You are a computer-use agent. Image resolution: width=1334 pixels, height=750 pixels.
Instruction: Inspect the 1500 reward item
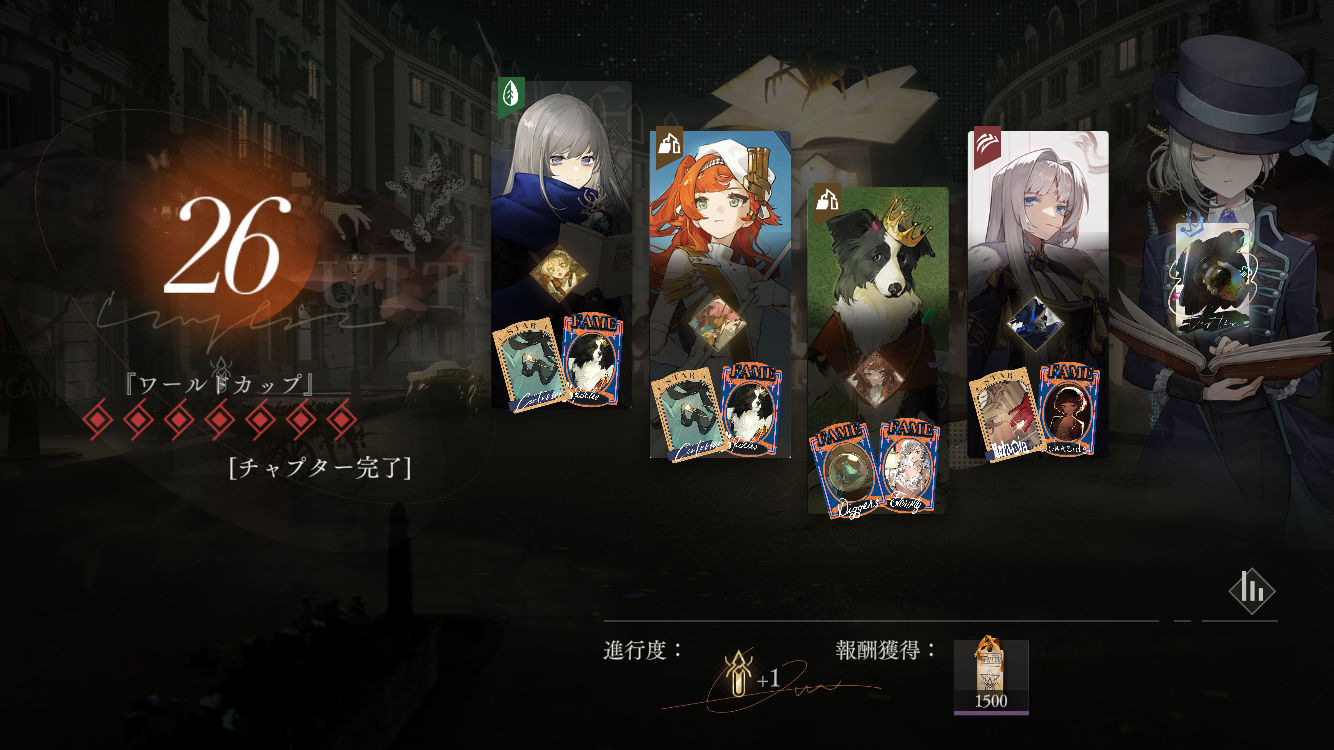pos(991,676)
